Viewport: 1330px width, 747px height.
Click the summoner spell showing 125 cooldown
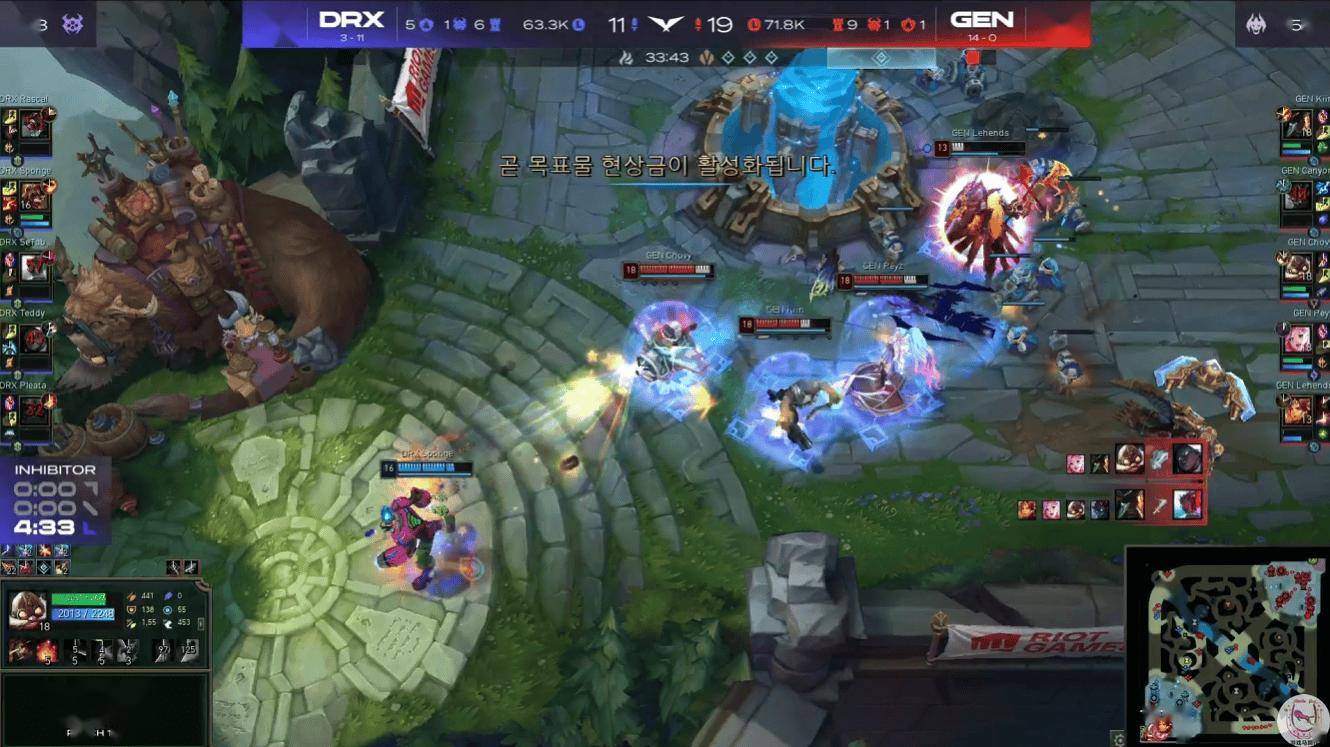[x=189, y=653]
